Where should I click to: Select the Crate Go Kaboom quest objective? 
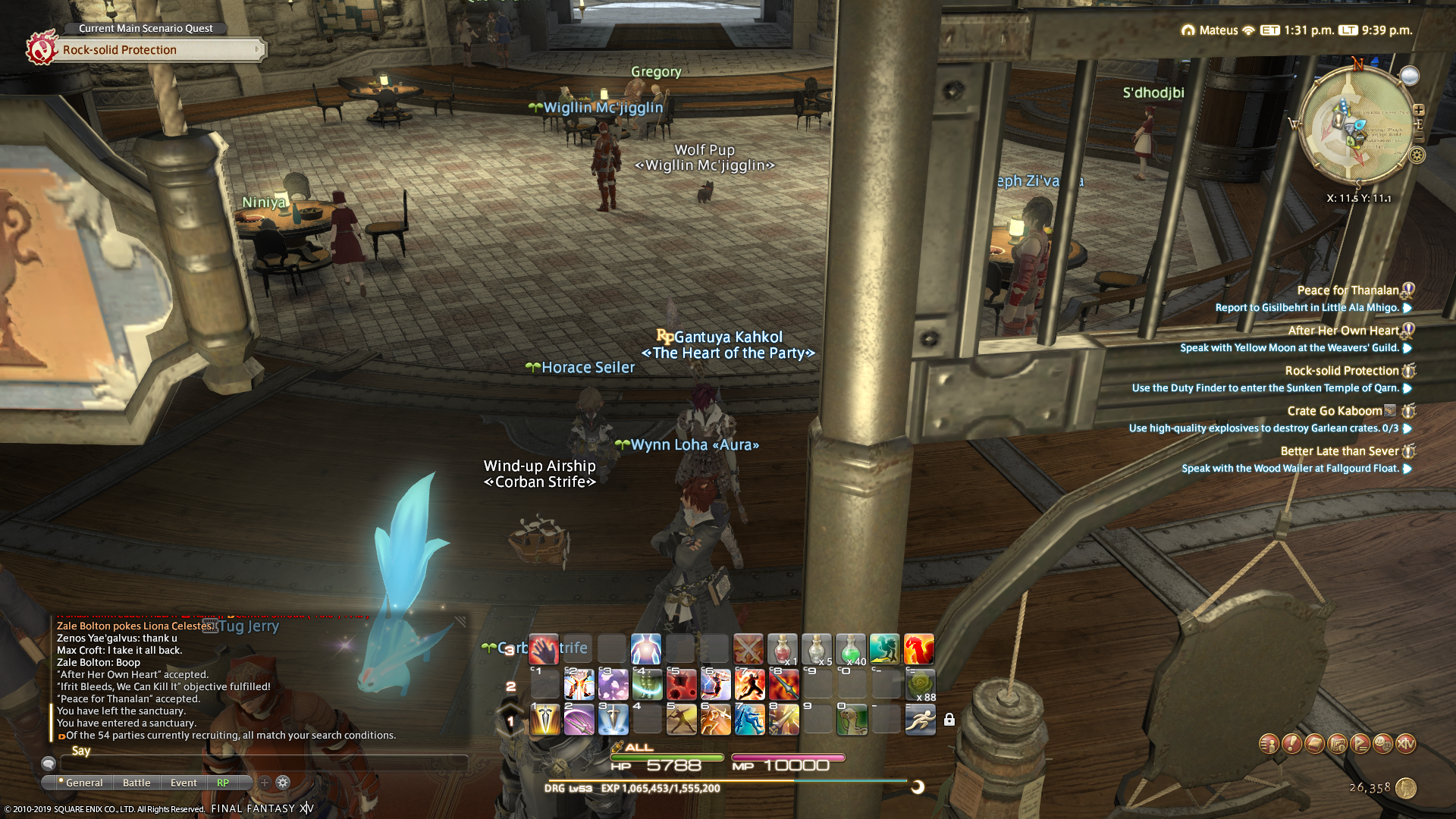1263,428
